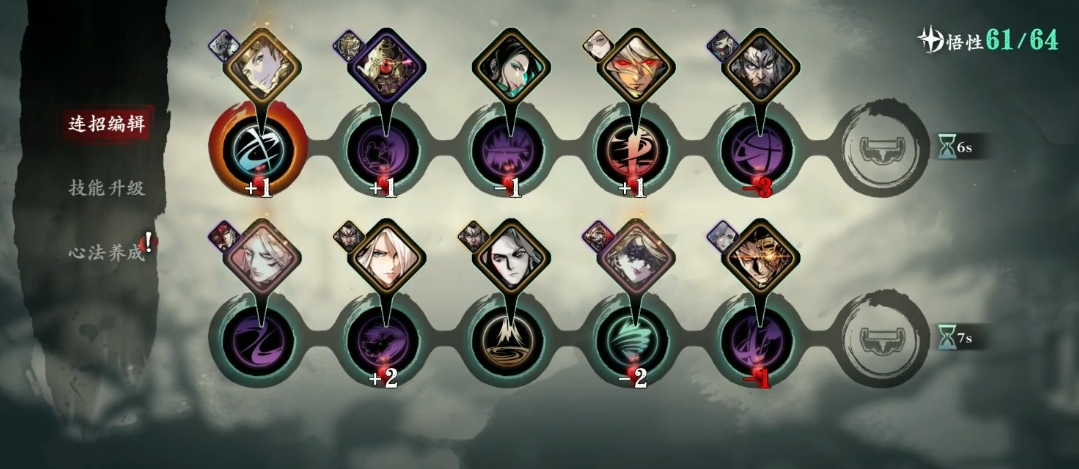Open the 心法养成 tab with alert mark

105,251
